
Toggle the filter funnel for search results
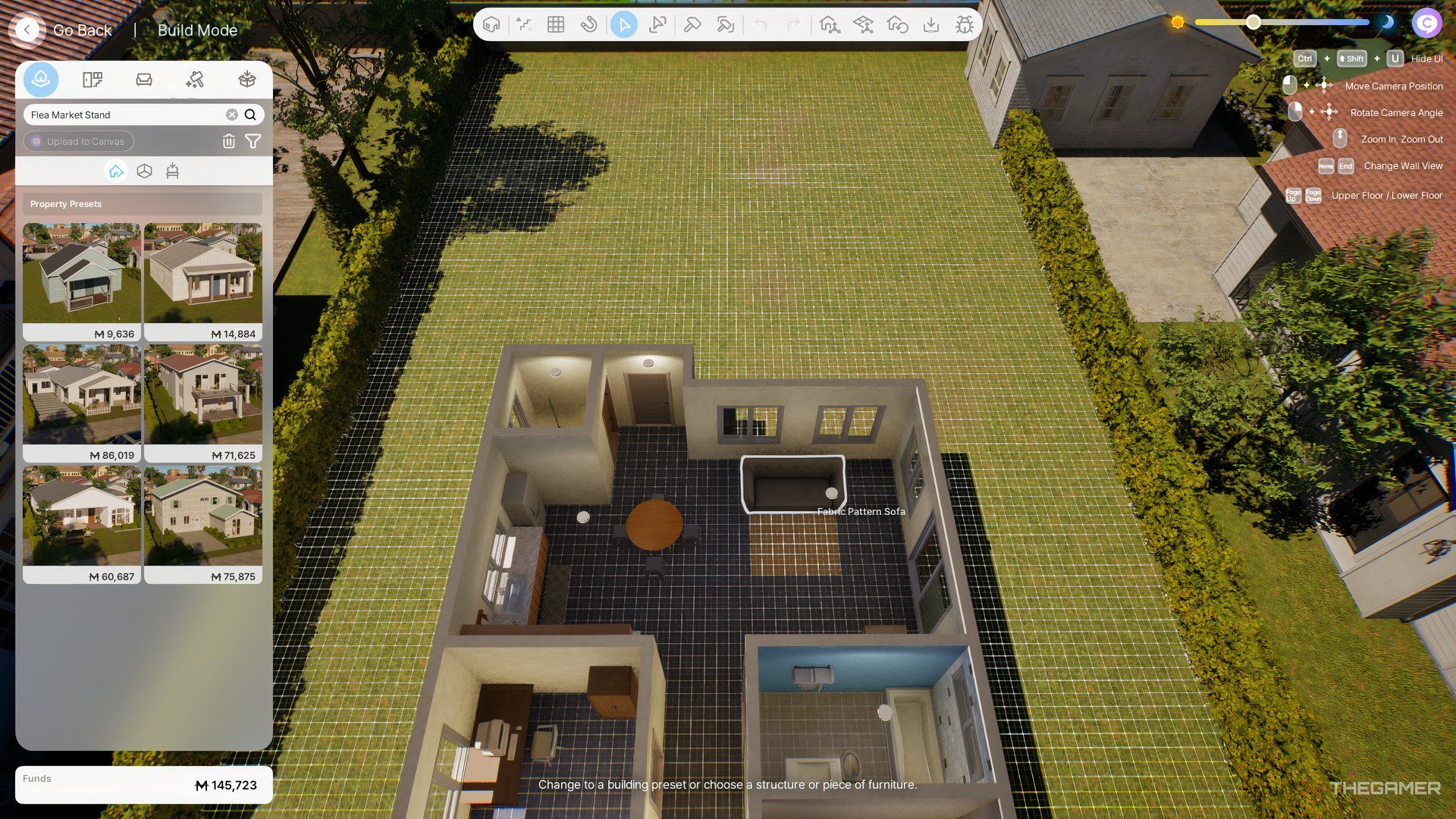pos(253,141)
